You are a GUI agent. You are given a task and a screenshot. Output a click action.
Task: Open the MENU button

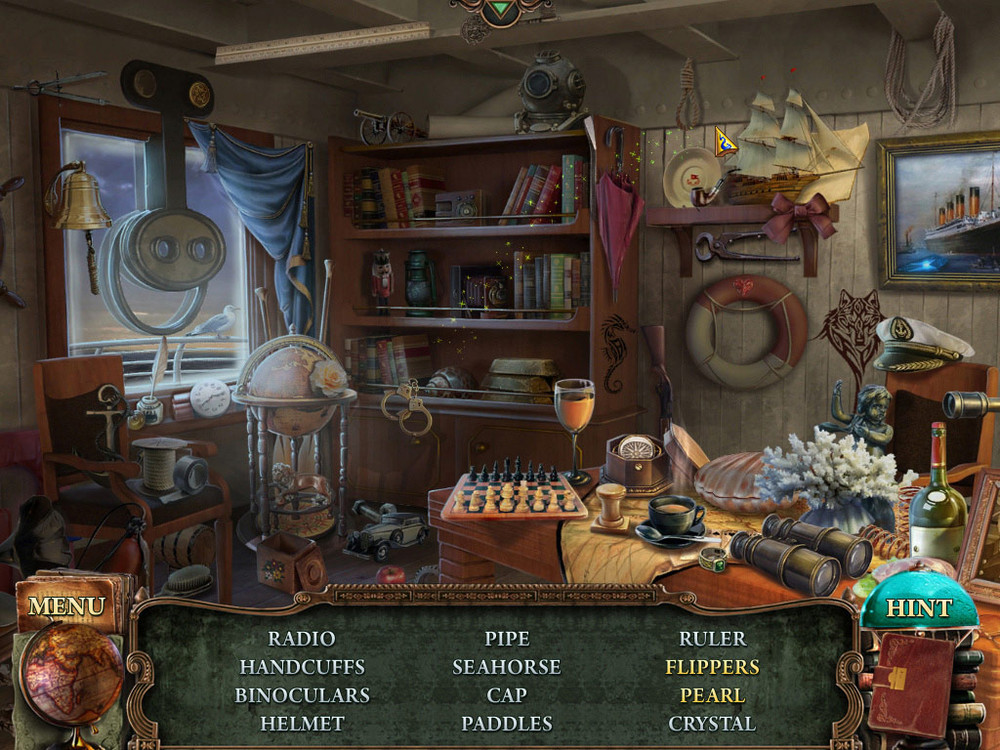pos(66,606)
